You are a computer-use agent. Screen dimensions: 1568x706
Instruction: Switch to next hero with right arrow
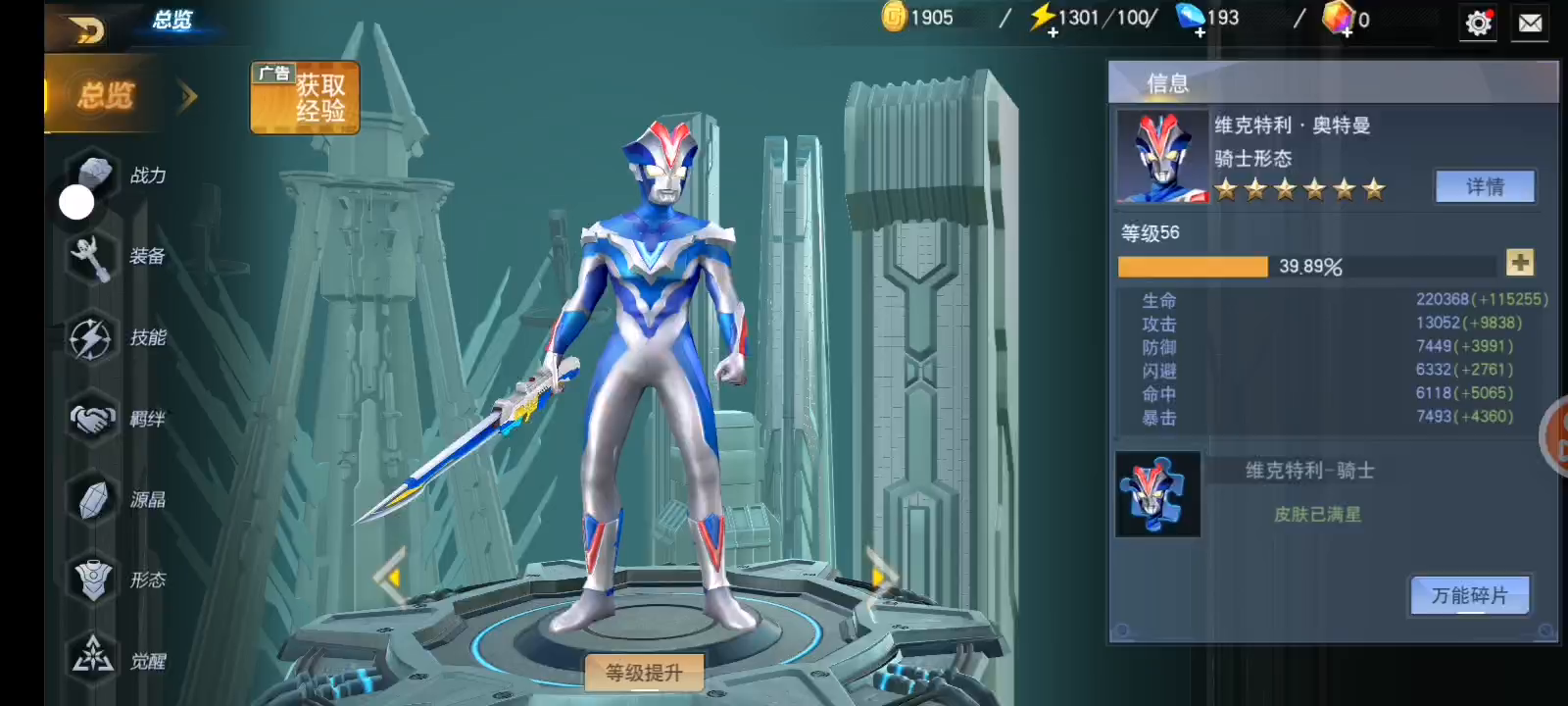[881, 578]
